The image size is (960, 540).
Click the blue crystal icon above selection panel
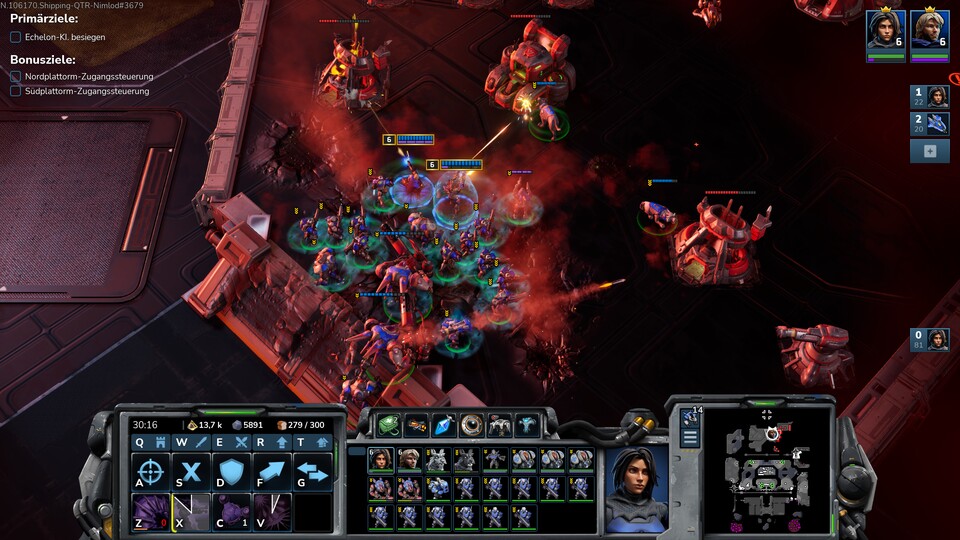pyautogui.click(x=443, y=425)
